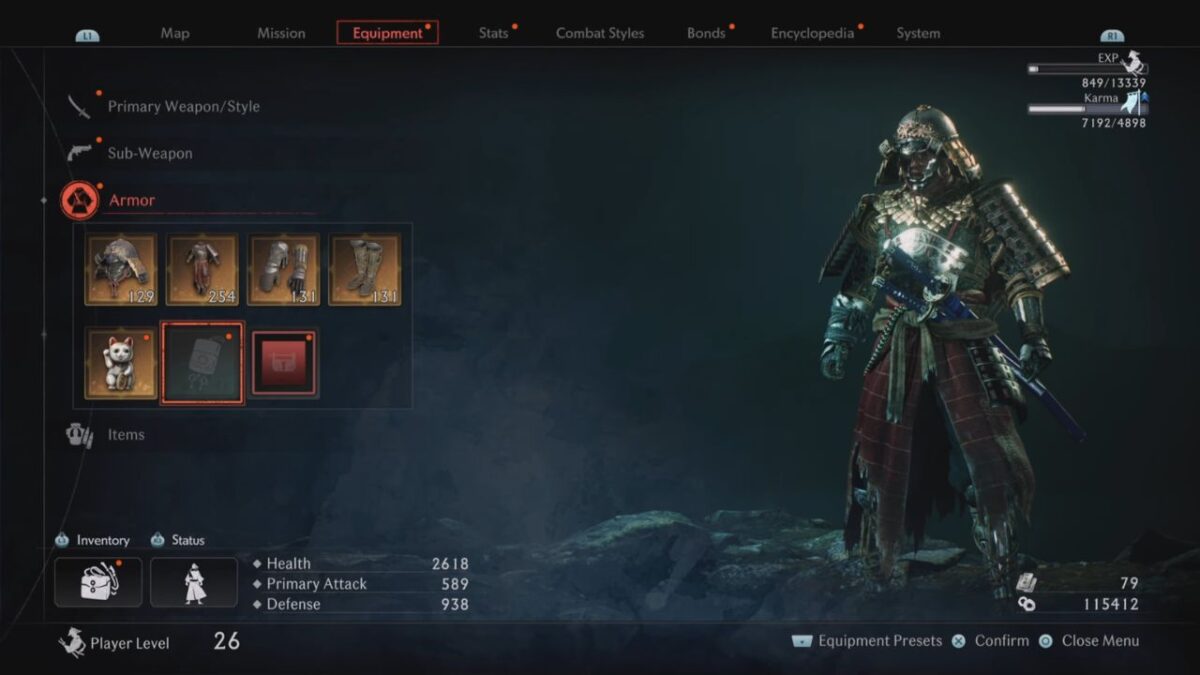Pick the leg greaves slot
The image size is (1200, 675).
(365, 270)
